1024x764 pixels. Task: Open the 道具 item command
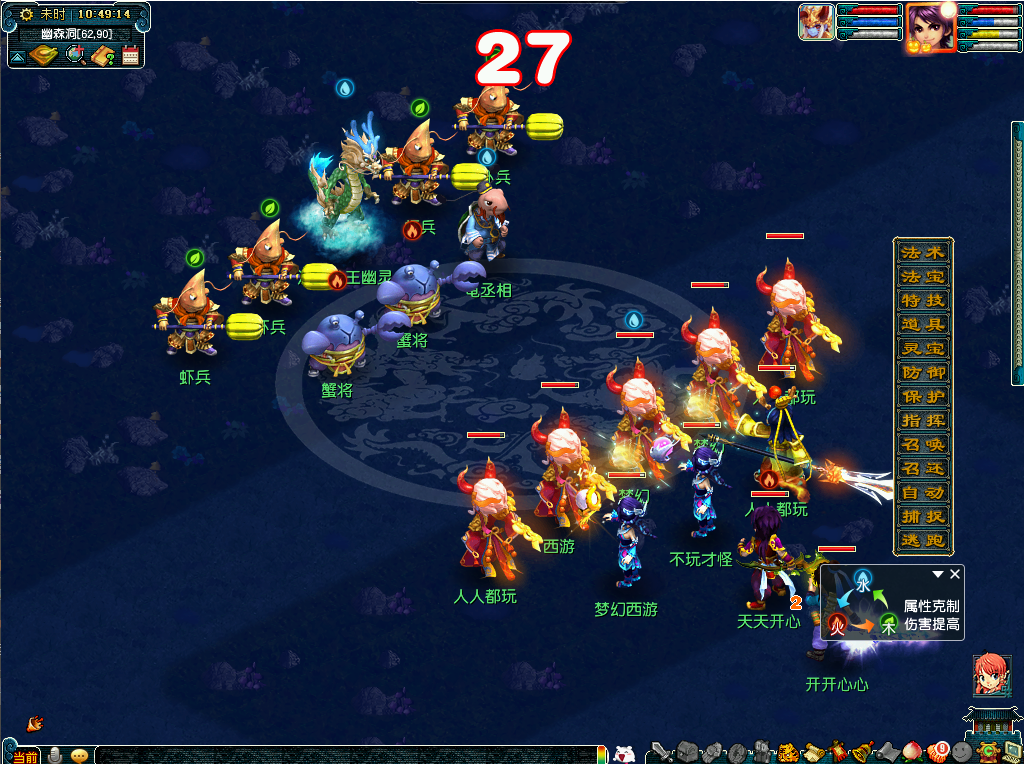pos(921,325)
